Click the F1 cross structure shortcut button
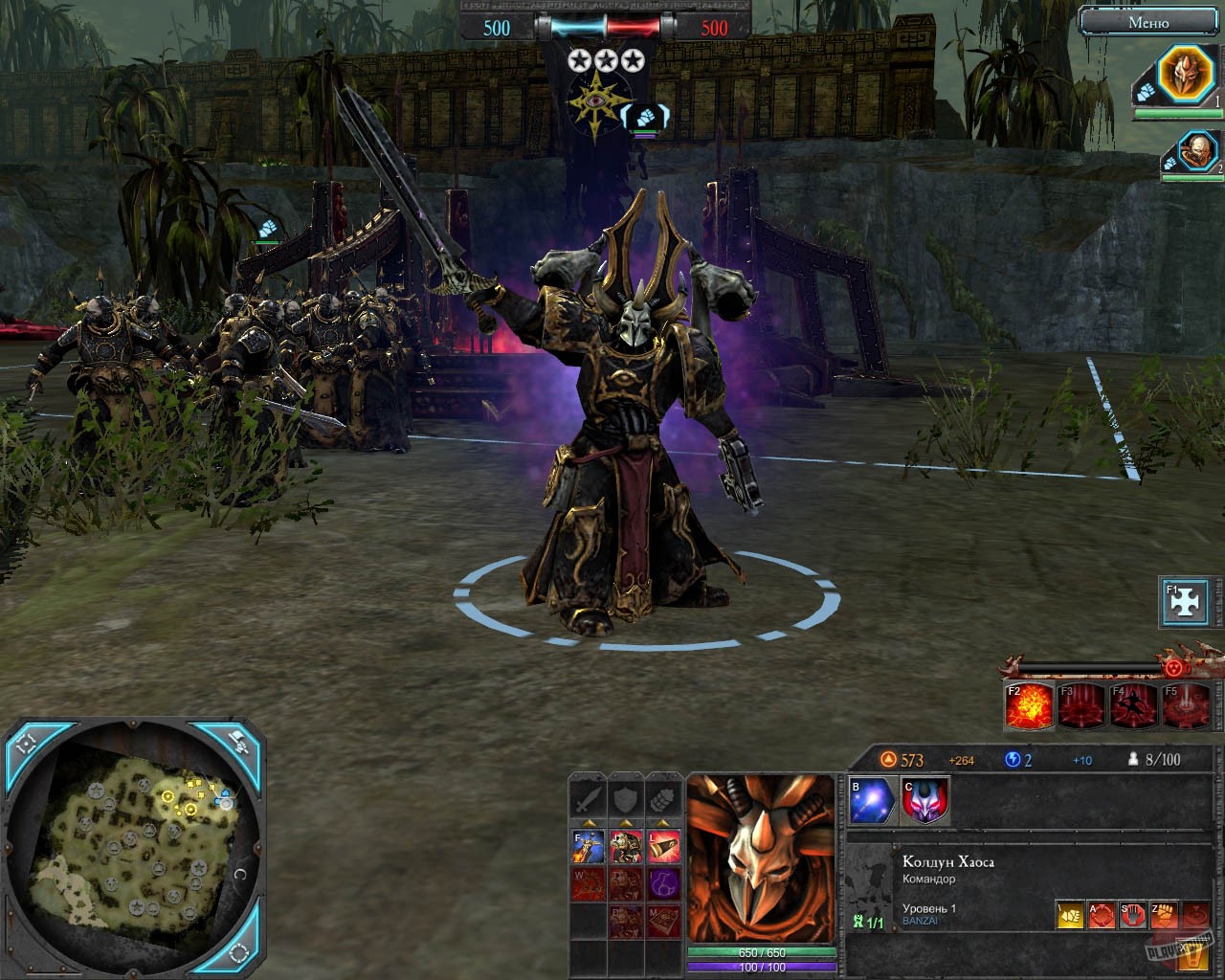This screenshot has width=1225, height=980. point(1186,602)
